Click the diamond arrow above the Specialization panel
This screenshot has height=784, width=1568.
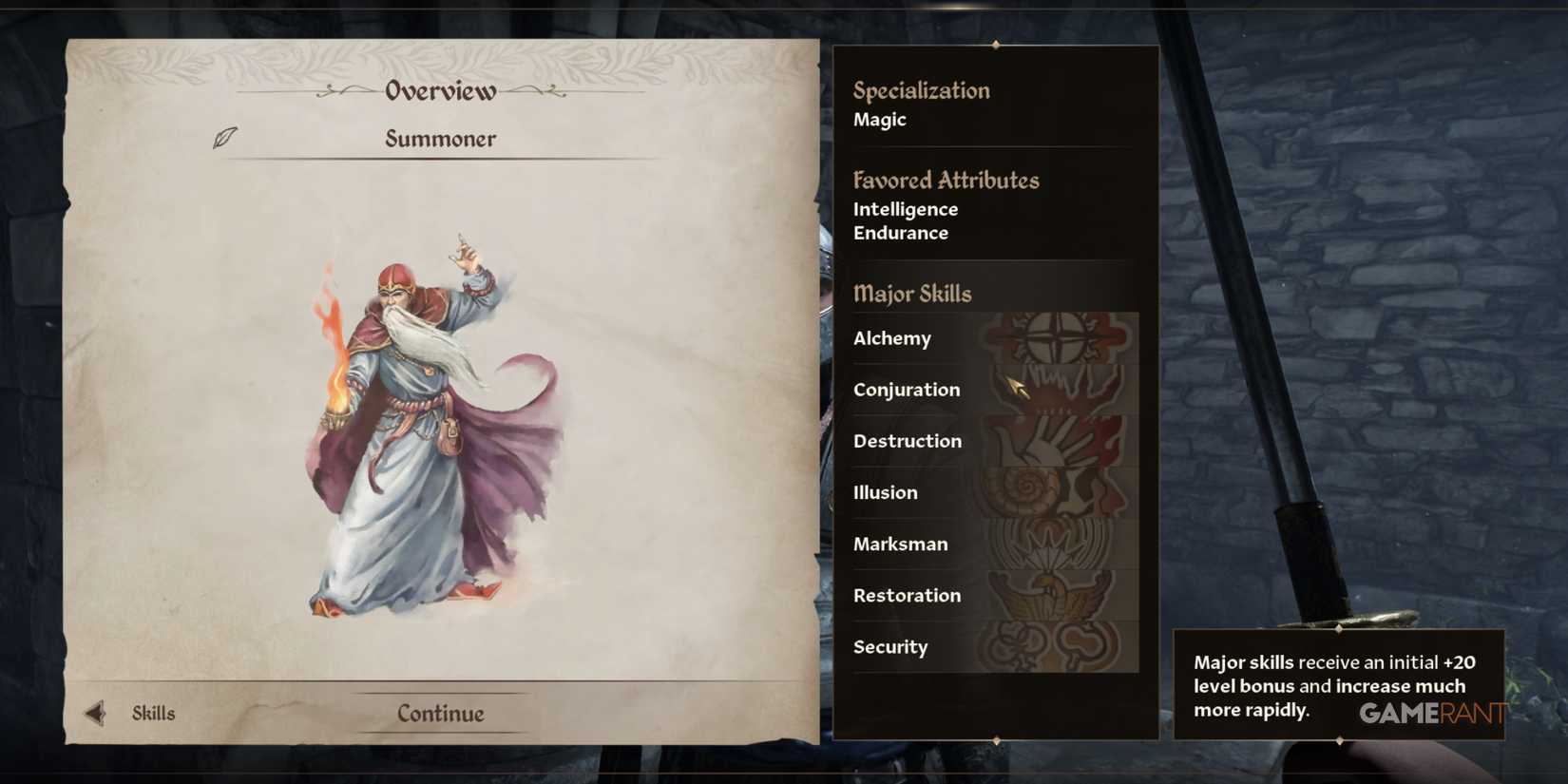[995, 44]
